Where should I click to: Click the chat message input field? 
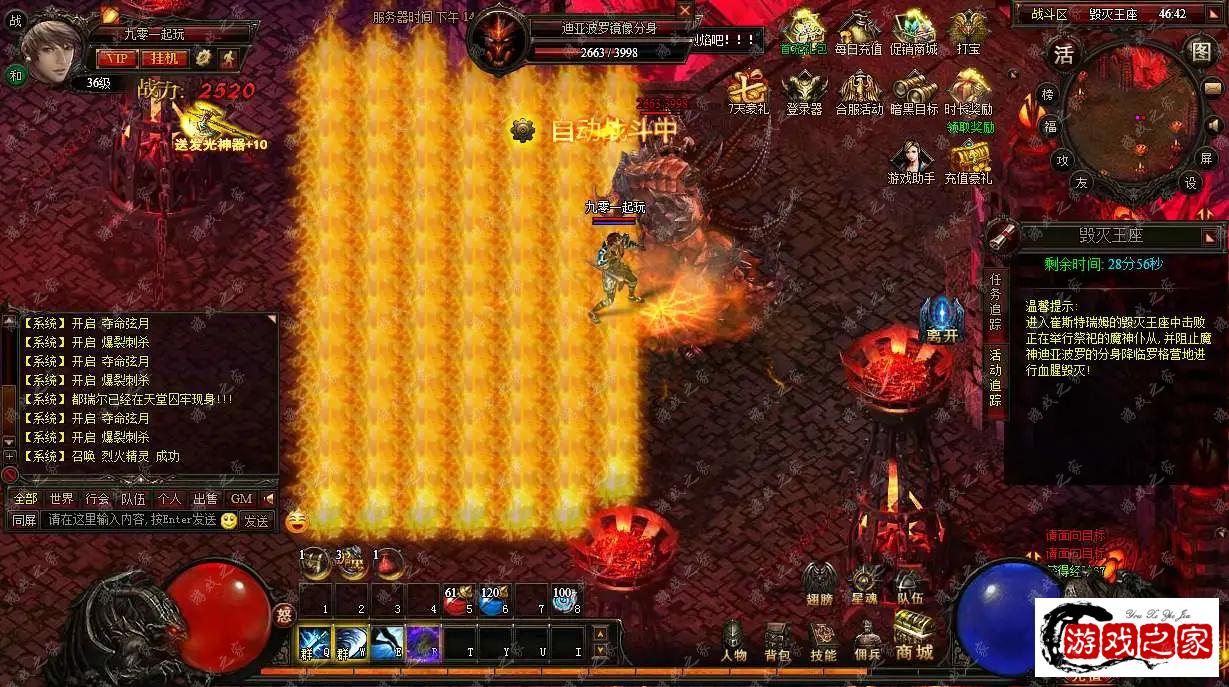click(130, 520)
